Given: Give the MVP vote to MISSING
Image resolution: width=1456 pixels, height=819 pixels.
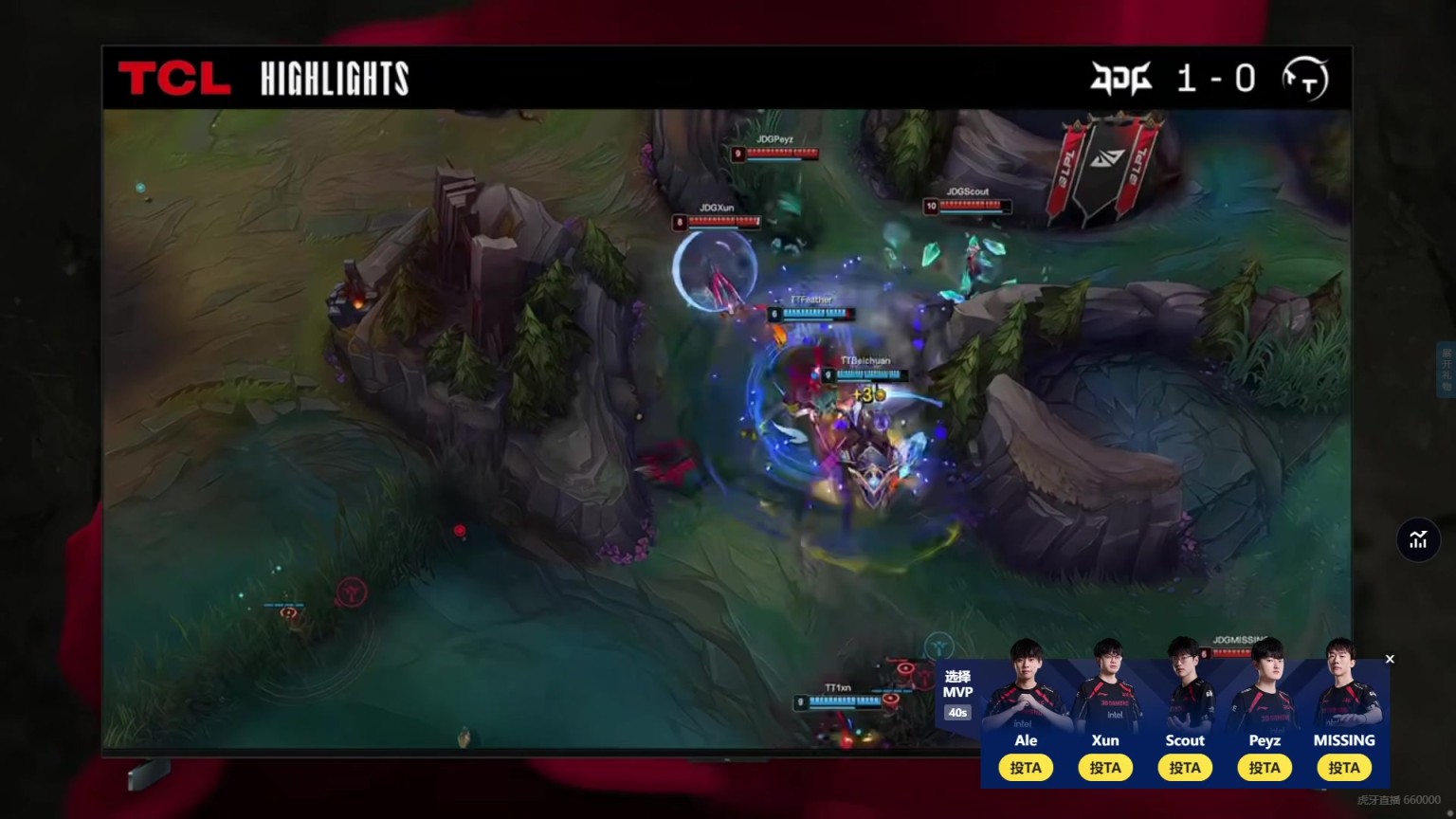Looking at the screenshot, I should 1344,767.
